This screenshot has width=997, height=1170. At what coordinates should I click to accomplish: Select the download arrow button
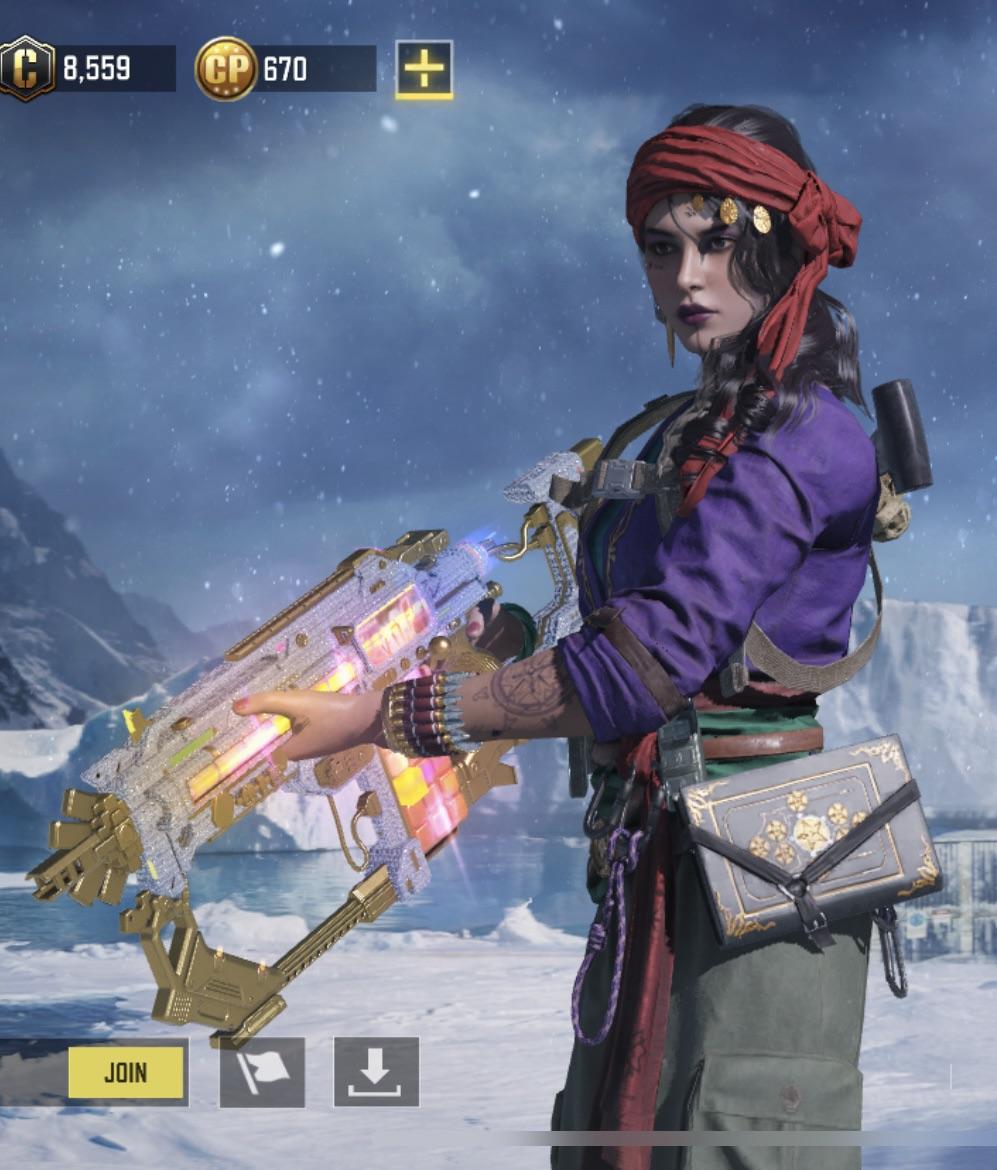(x=376, y=1072)
